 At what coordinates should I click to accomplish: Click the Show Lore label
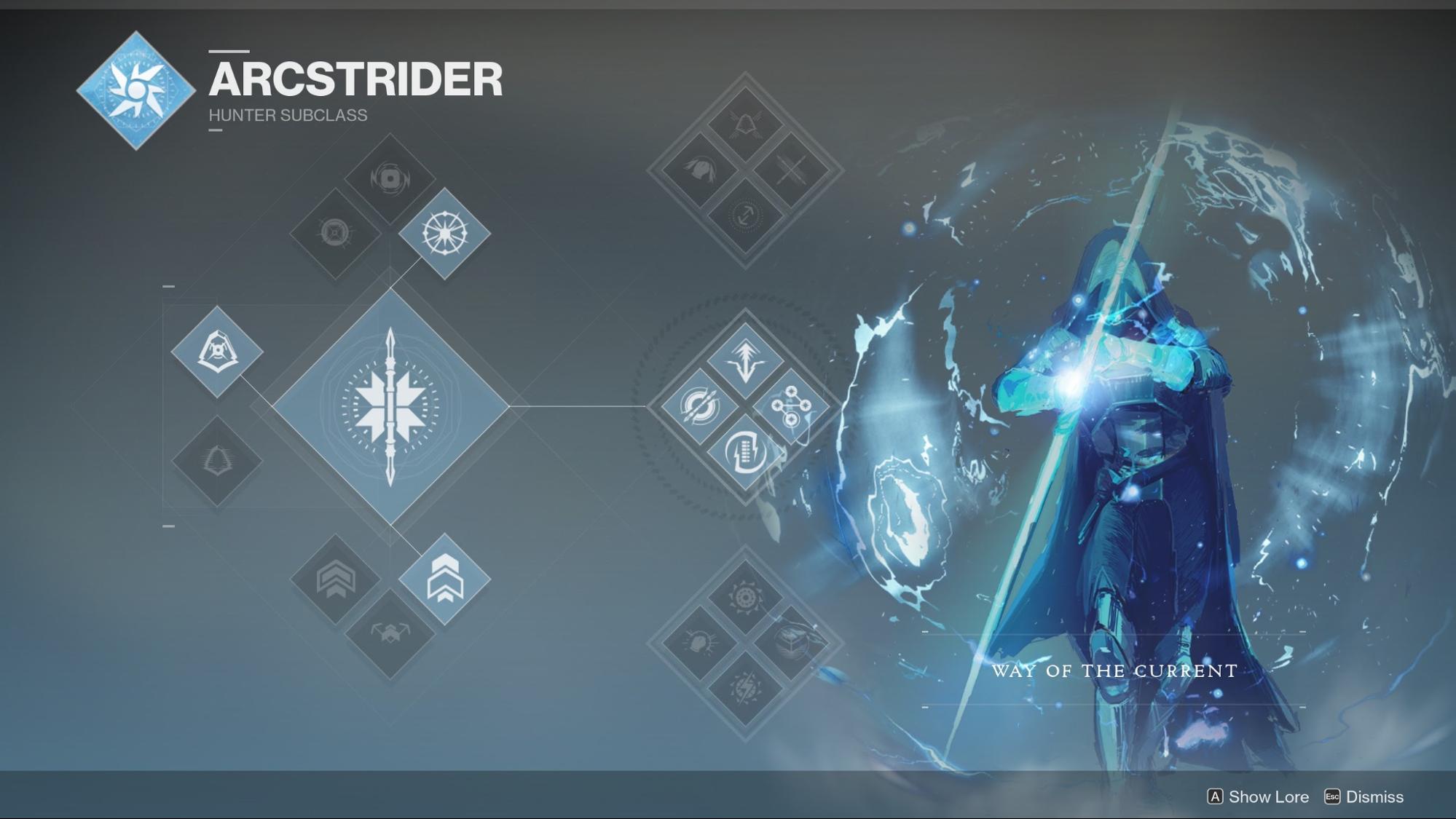pos(1267,796)
